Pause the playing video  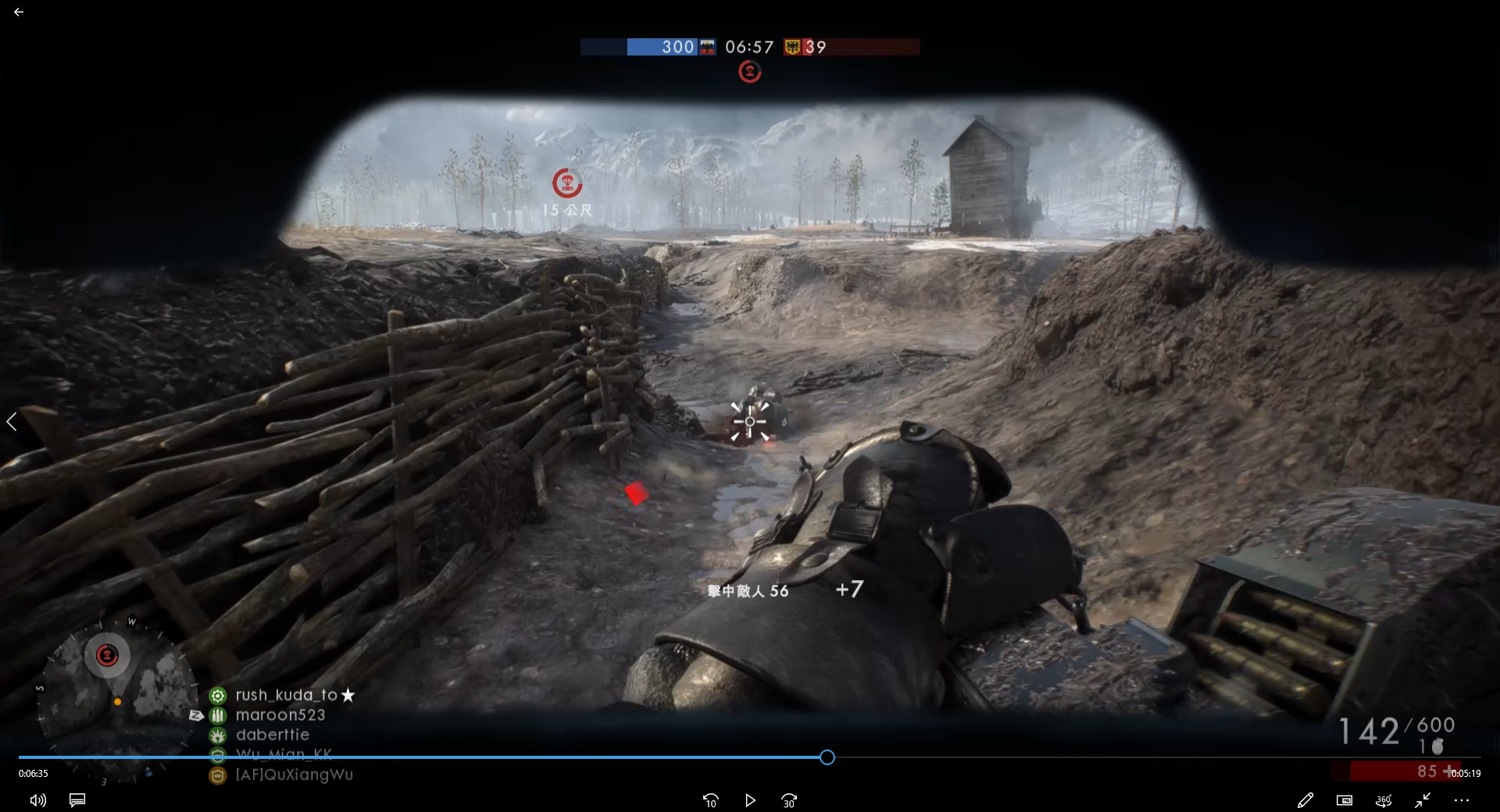tap(749, 800)
